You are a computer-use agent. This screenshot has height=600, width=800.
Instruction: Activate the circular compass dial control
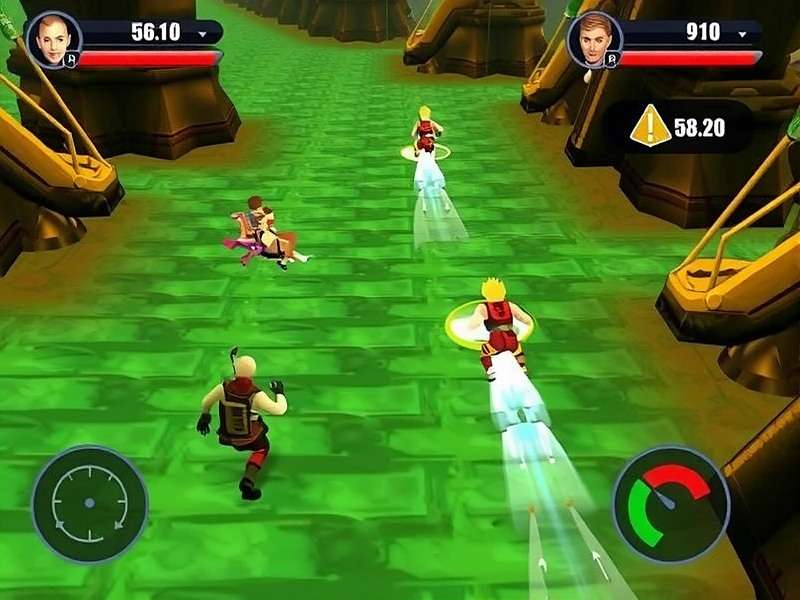(x=89, y=503)
